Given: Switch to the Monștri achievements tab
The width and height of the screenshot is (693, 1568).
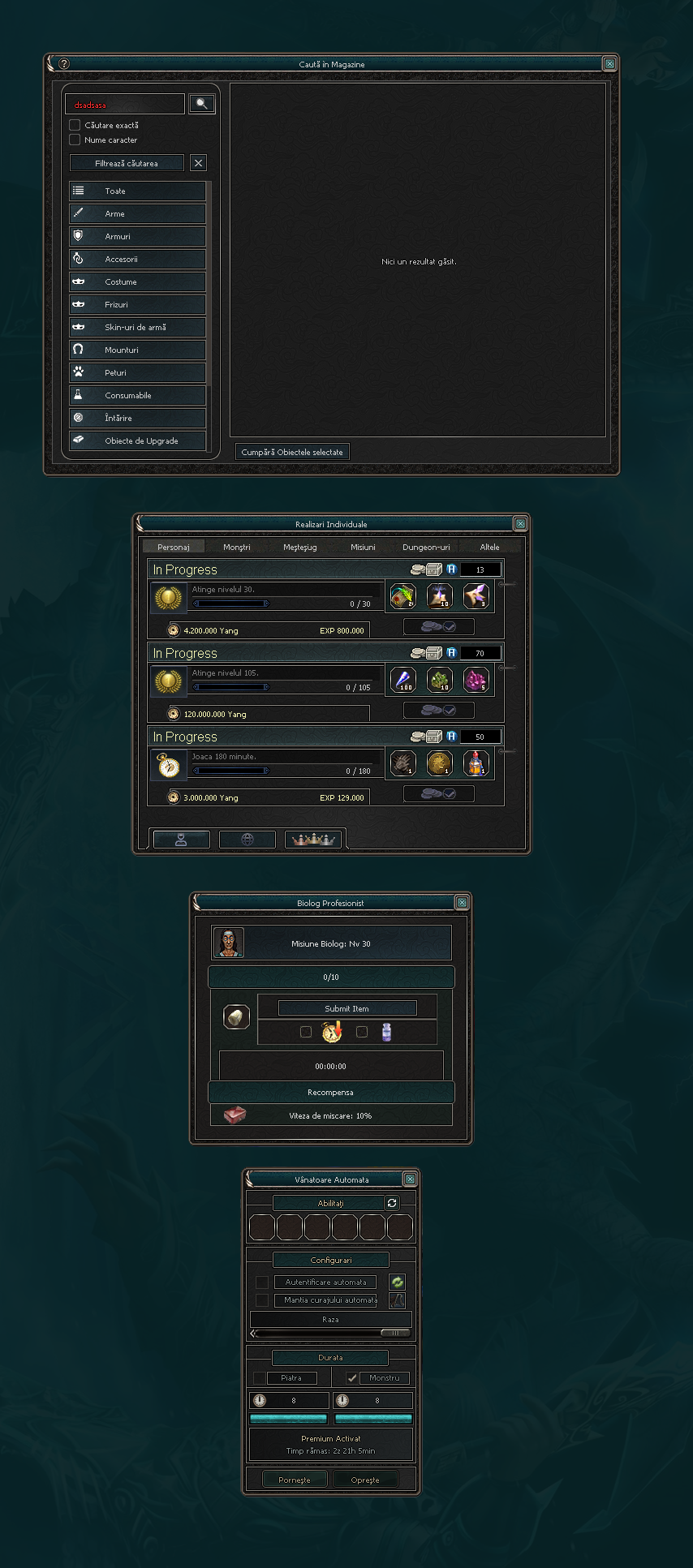Looking at the screenshot, I should (x=237, y=547).
